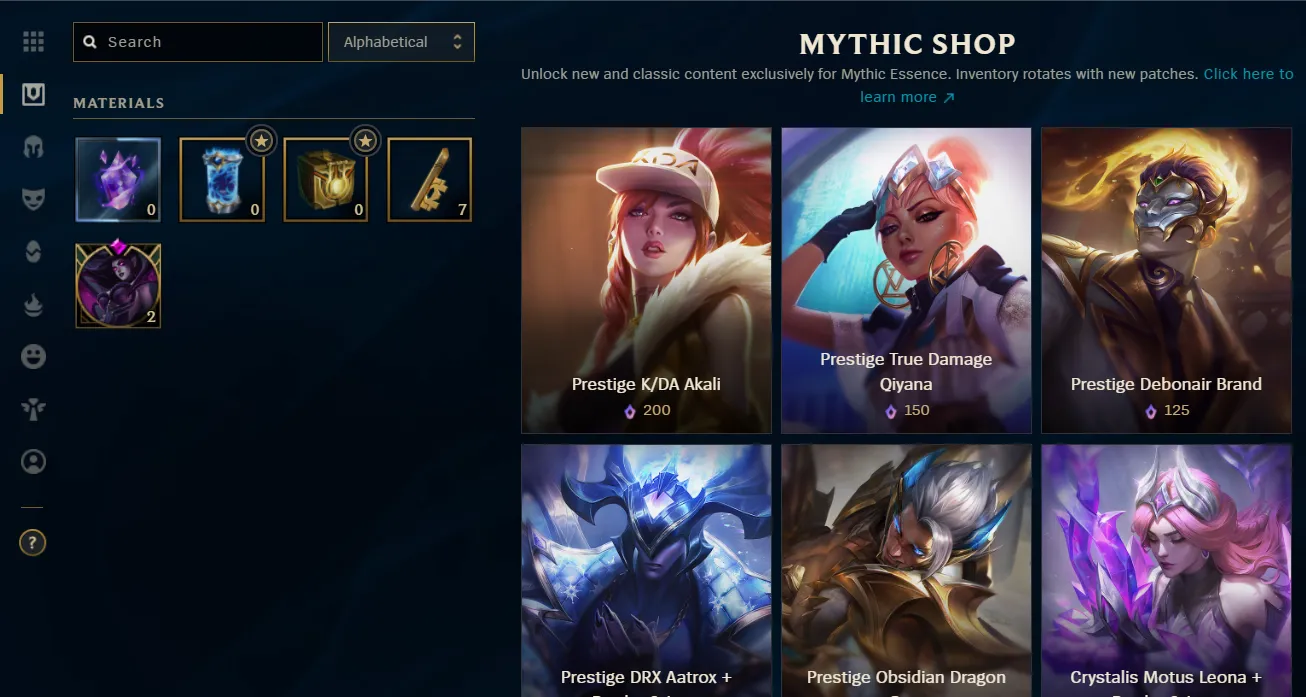Open the question mark help button
Image resolution: width=1306 pixels, height=697 pixels.
[x=33, y=543]
